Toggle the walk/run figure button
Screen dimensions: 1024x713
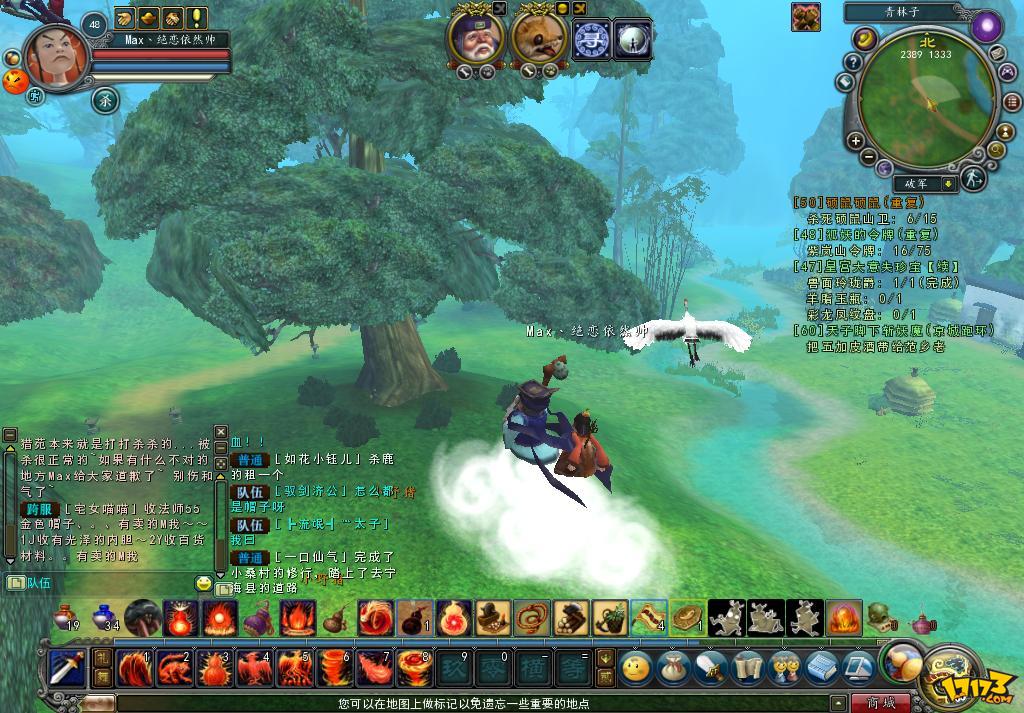point(973,179)
